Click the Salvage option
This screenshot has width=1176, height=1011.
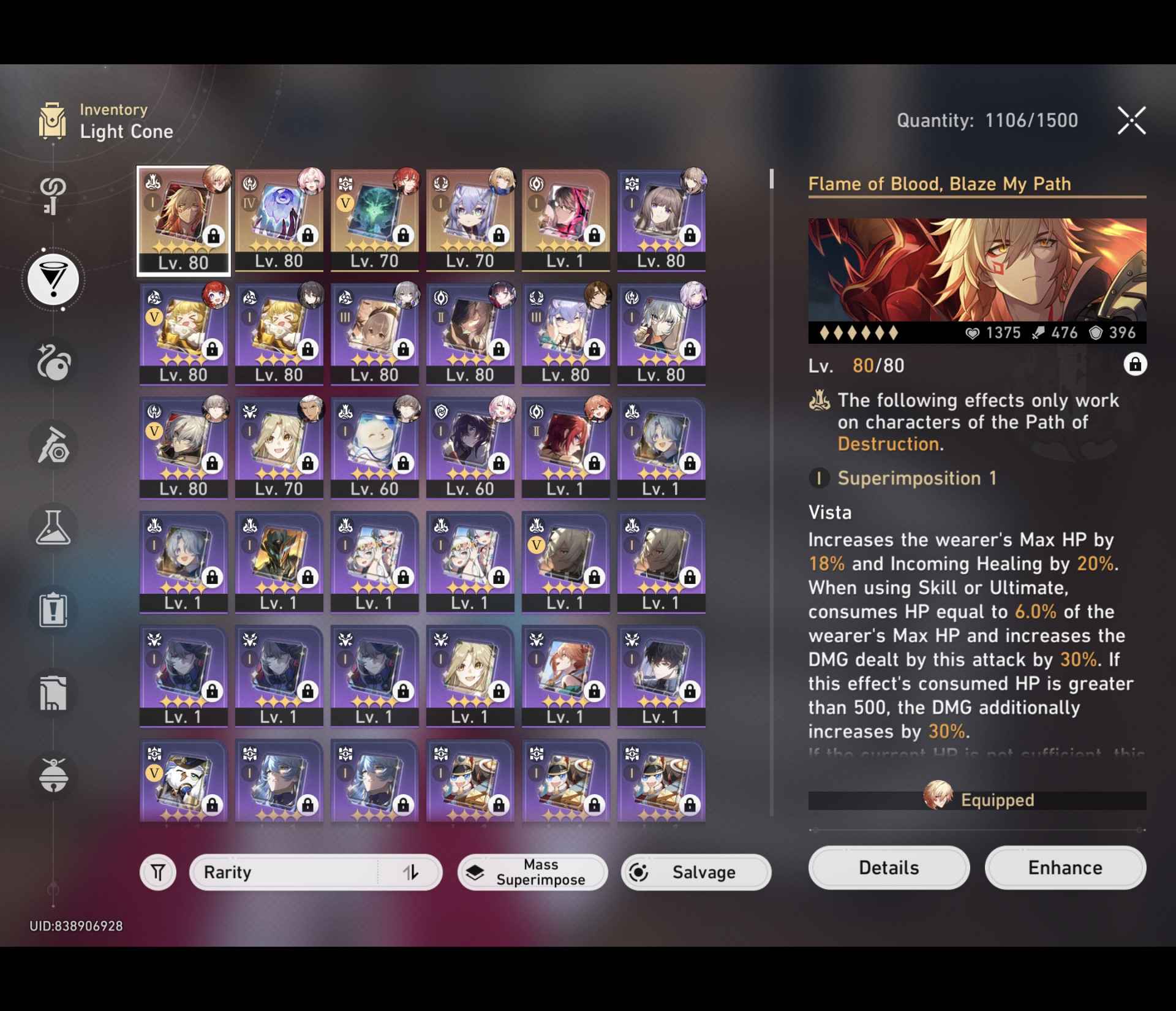(x=695, y=872)
